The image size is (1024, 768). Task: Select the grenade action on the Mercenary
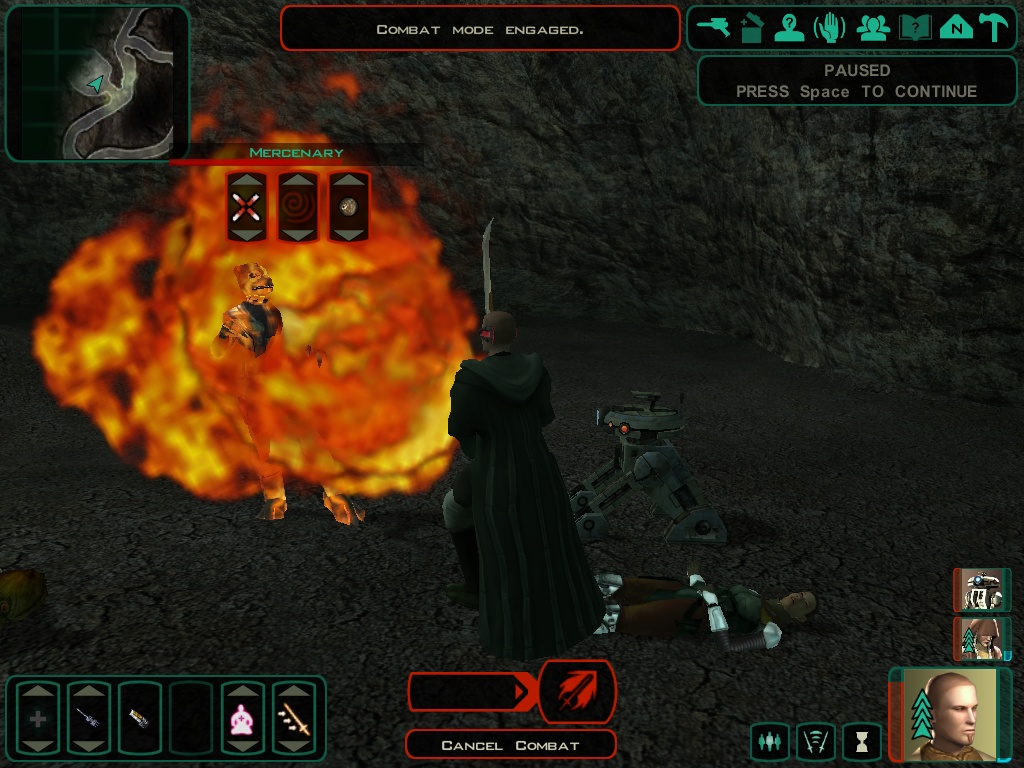(348, 207)
